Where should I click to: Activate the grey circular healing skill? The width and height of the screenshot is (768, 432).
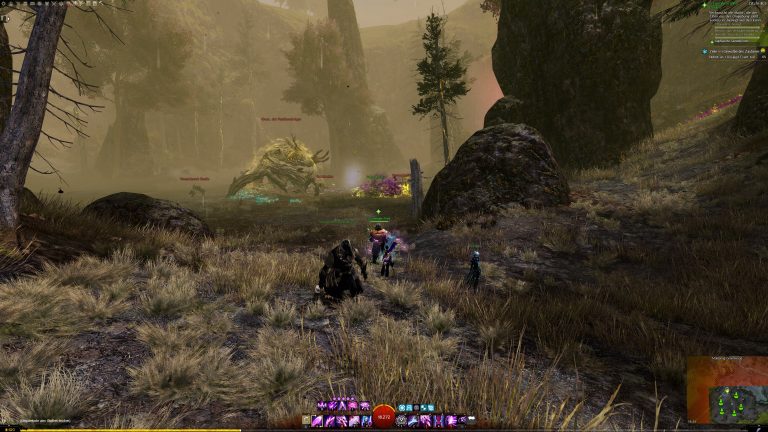401,421
